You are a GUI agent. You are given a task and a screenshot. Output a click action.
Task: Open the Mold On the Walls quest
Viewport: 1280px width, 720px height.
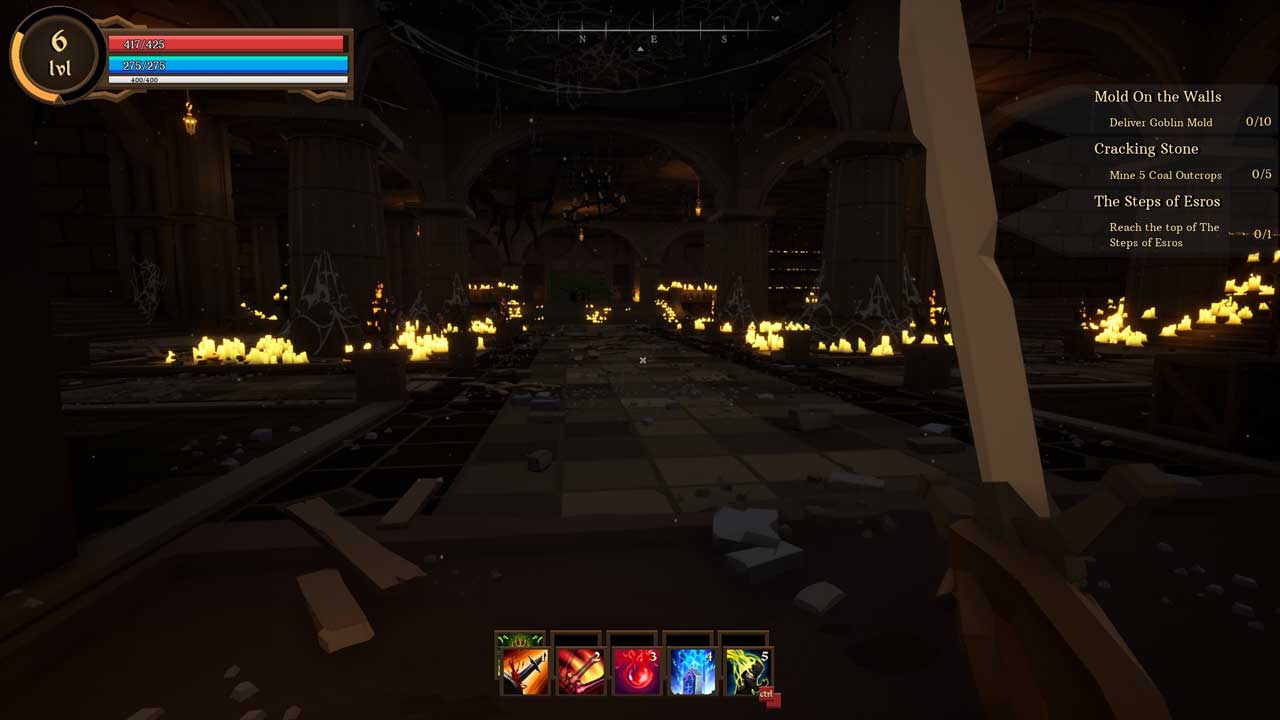(x=1157, y=97)
